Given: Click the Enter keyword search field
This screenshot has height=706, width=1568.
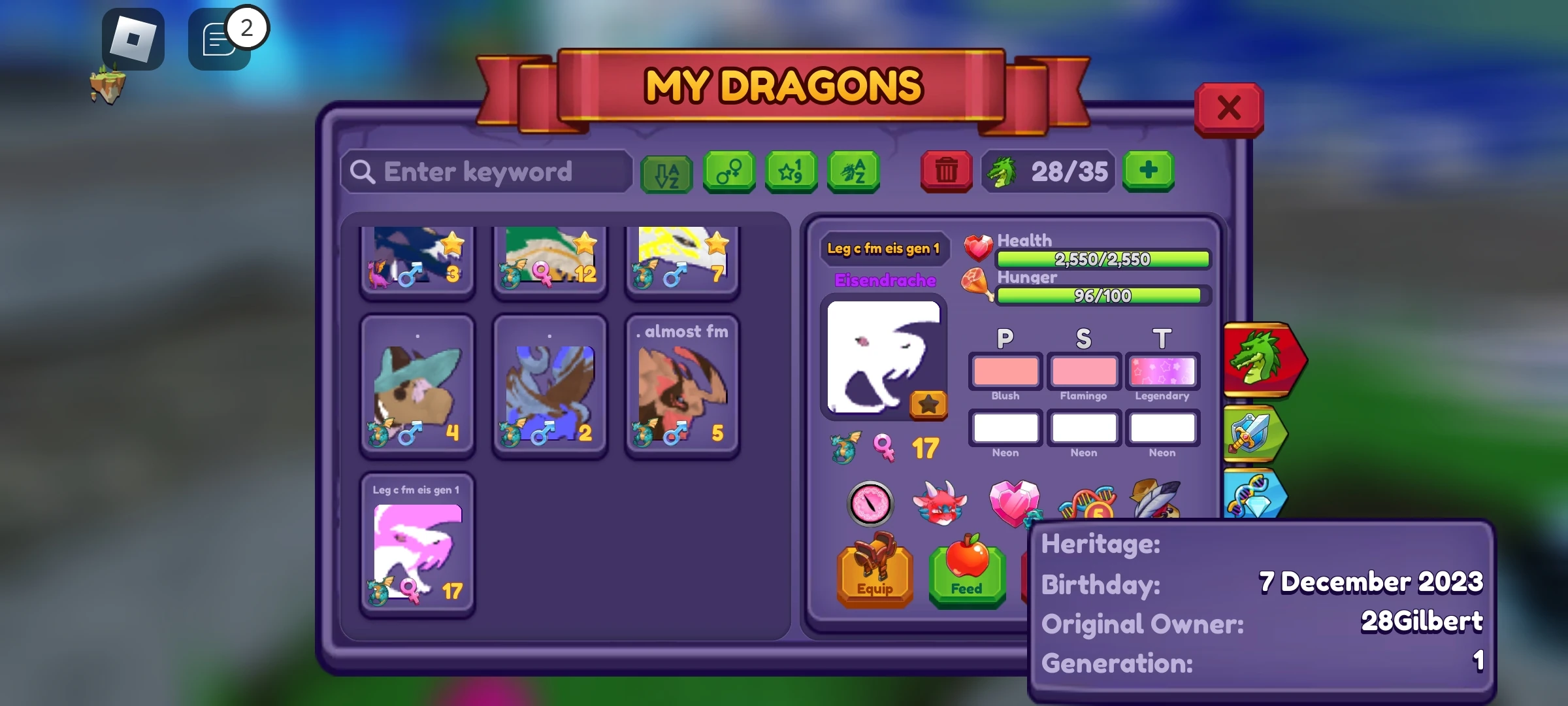Looking at the screenshot, I should pyautogui.click(x=487, y=172).
